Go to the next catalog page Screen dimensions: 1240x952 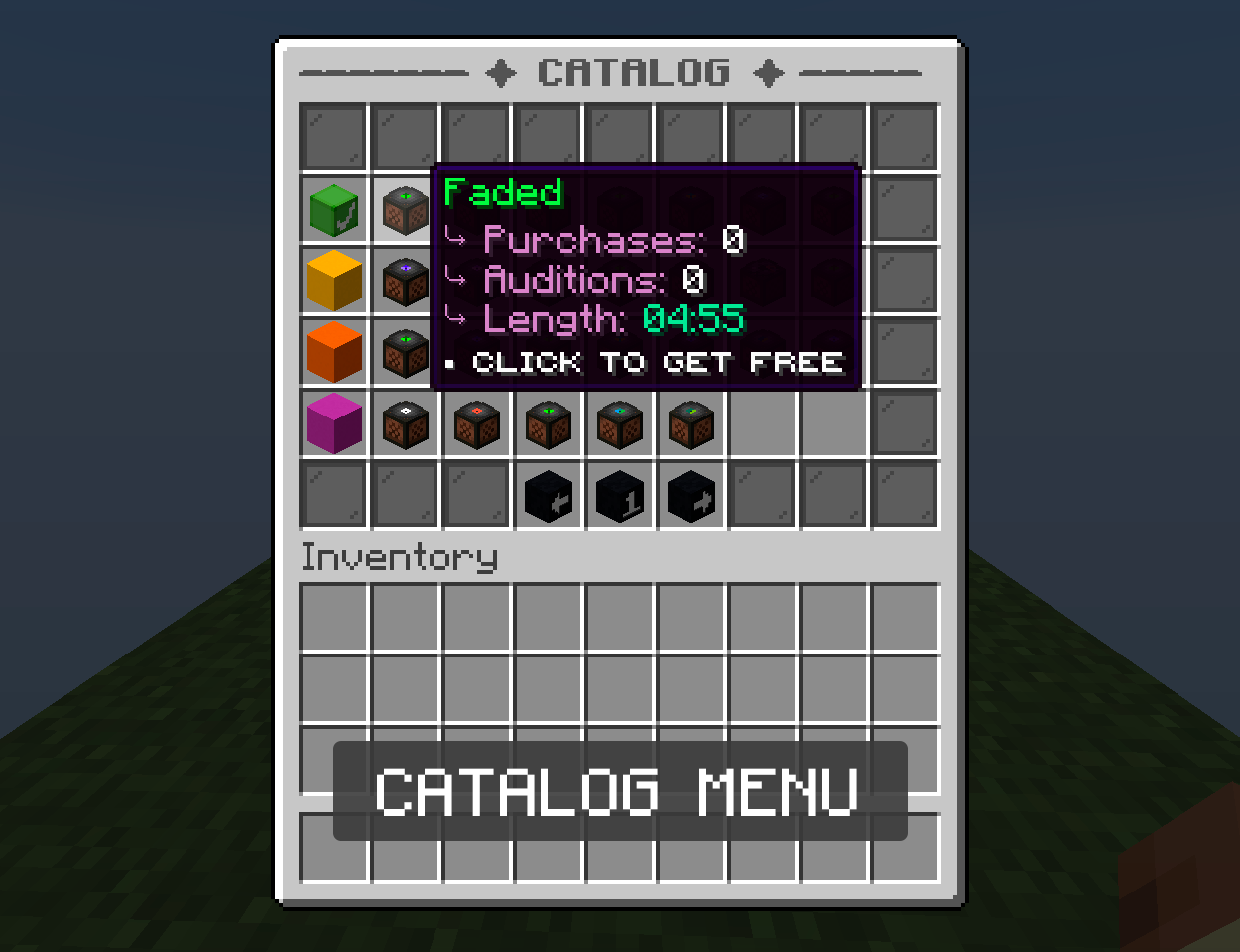click(x=690, y=496)
